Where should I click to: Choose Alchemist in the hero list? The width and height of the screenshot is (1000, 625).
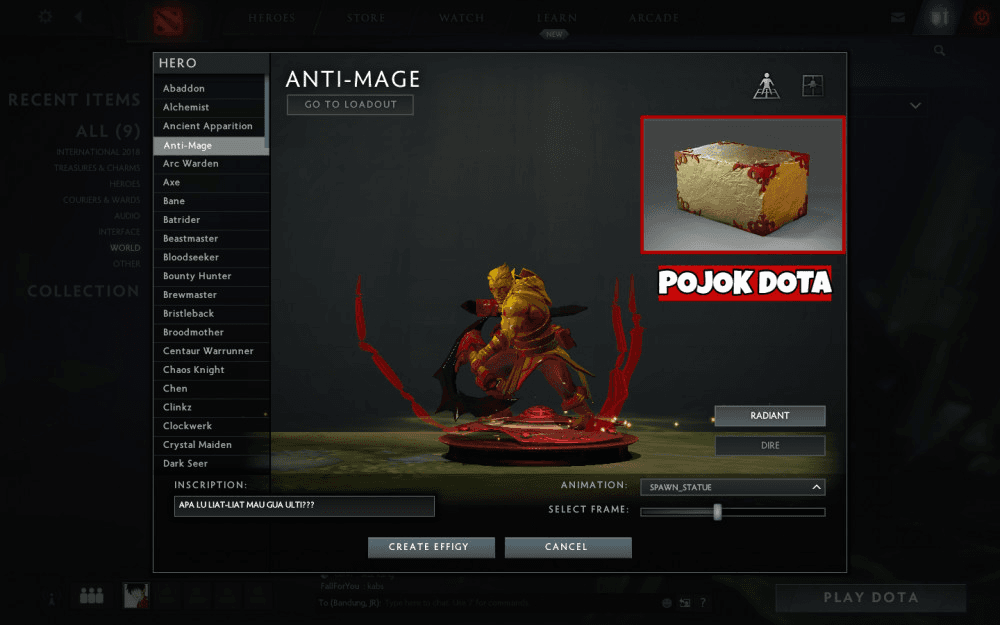pos(210,107)
